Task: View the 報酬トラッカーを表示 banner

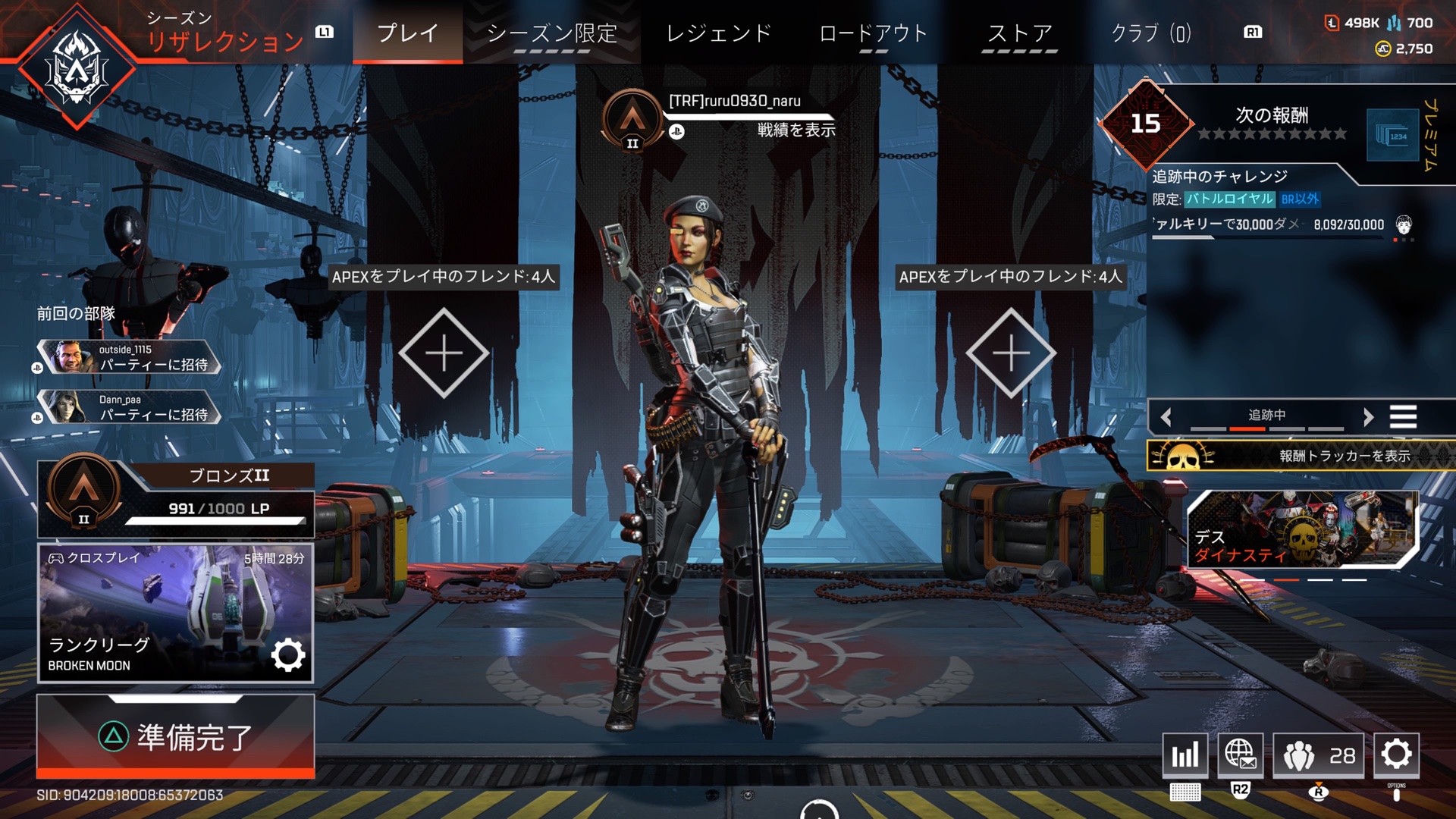Action: [x=1301, y=456]
